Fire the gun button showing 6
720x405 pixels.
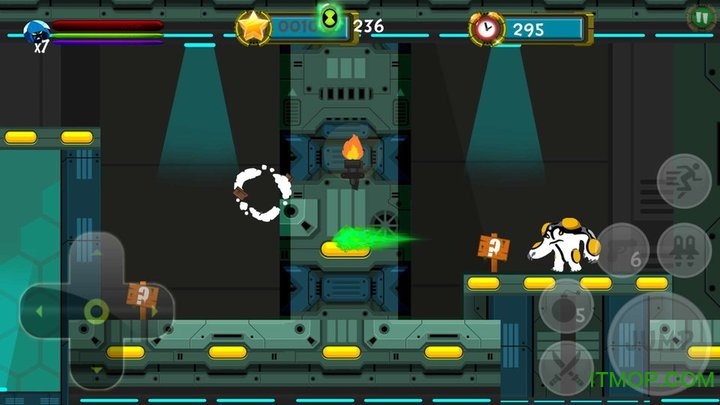pos(623,249)
